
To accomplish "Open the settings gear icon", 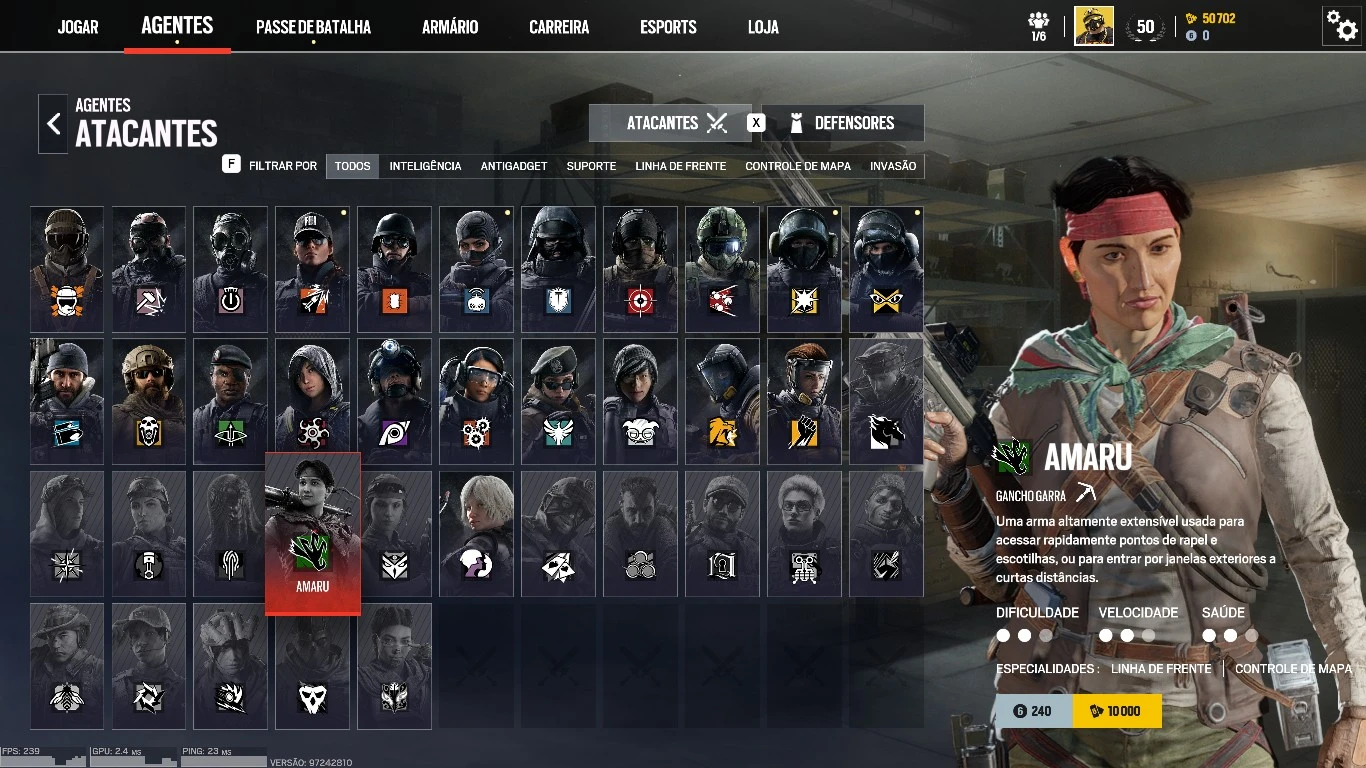I will click(1341, 25).
